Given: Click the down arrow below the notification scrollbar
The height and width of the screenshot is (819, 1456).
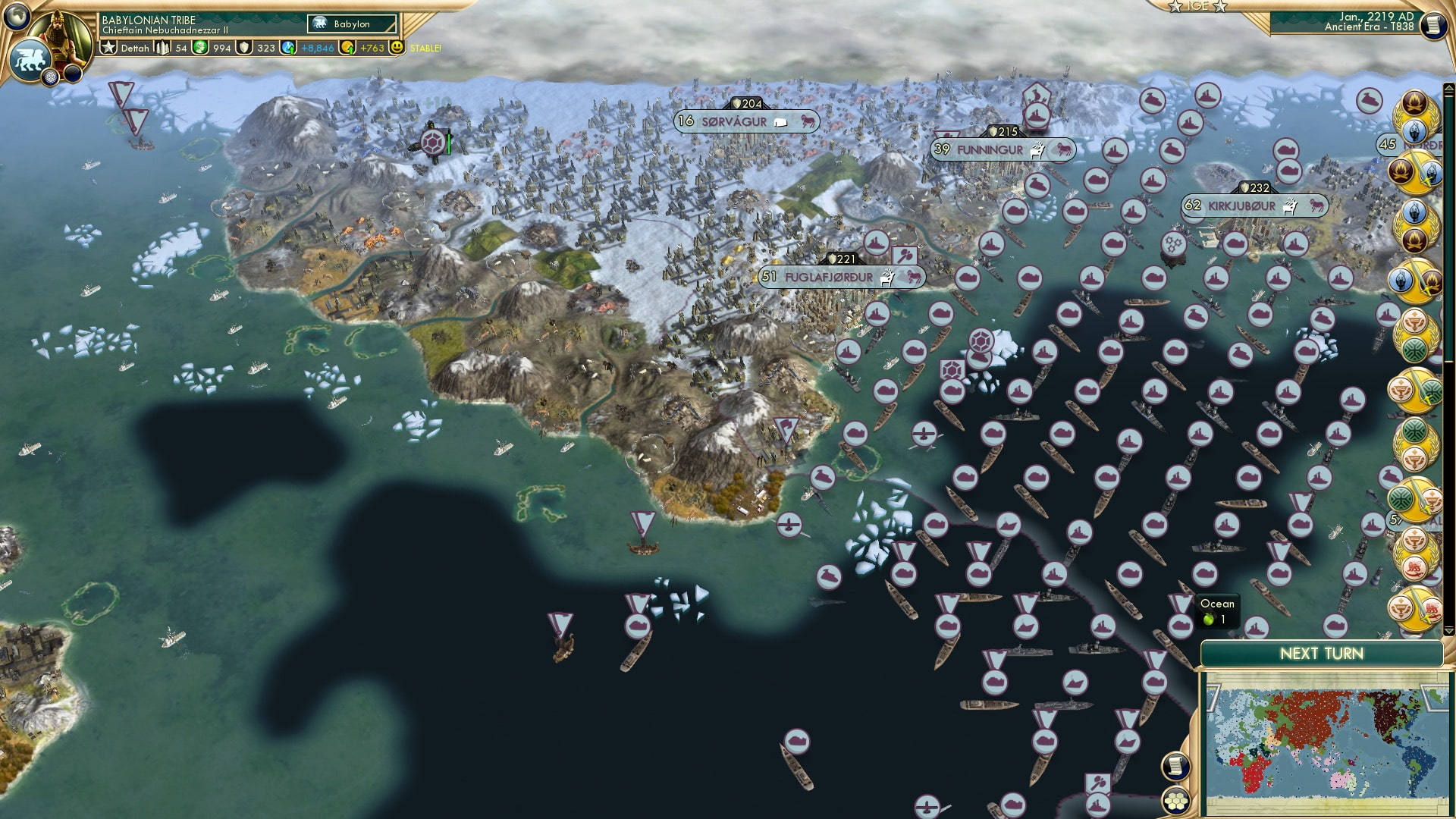Looking at the screenshot, I should click(1449, 630).
